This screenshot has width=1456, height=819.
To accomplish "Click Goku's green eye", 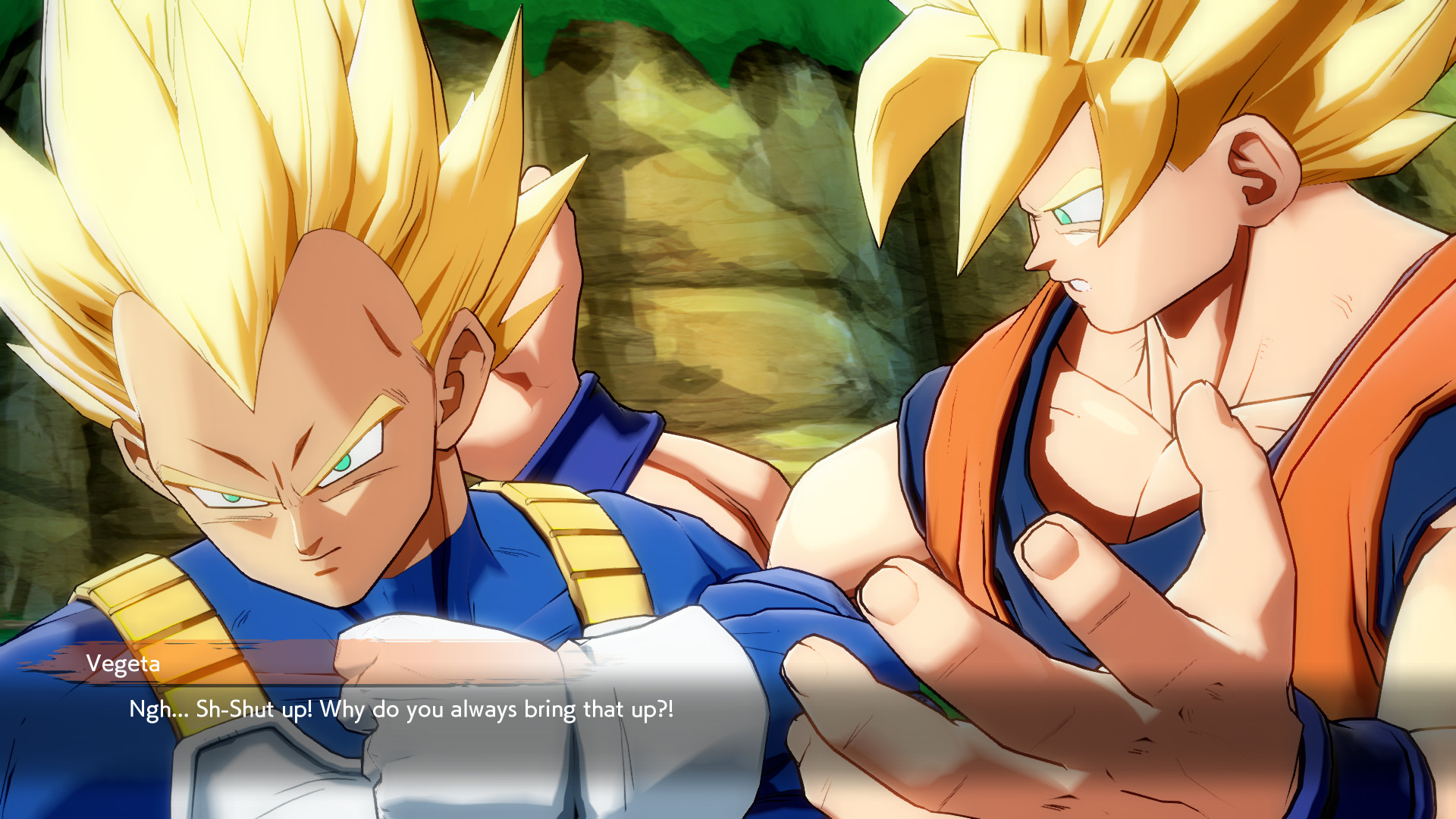I will click(1065, 216).
